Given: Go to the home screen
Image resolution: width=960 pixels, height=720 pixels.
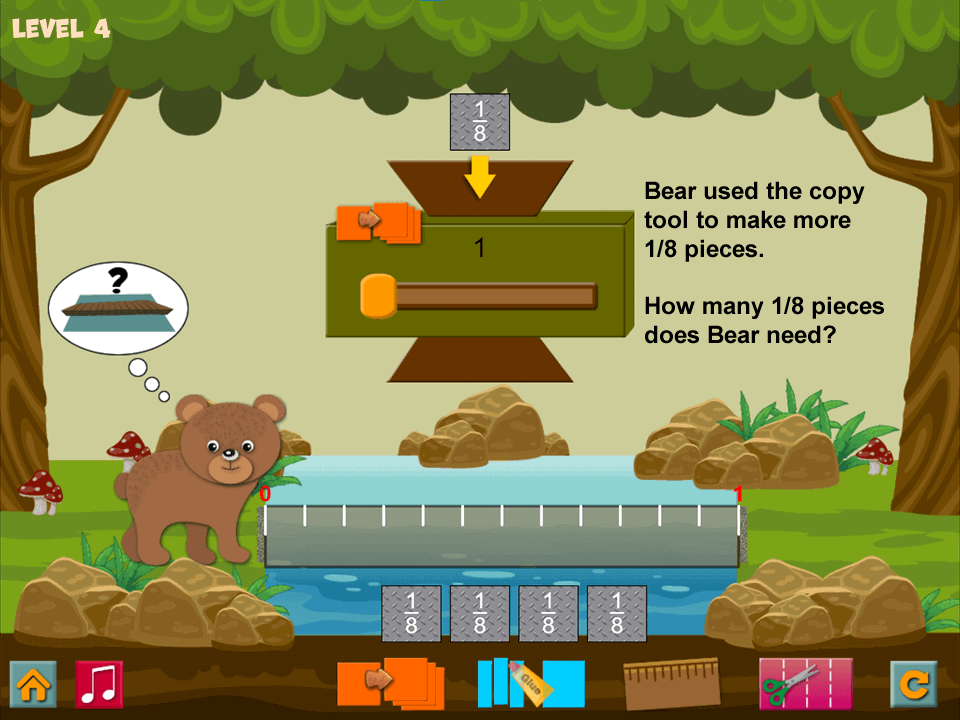Looking at the screenshot, I should tap(33, 684).
